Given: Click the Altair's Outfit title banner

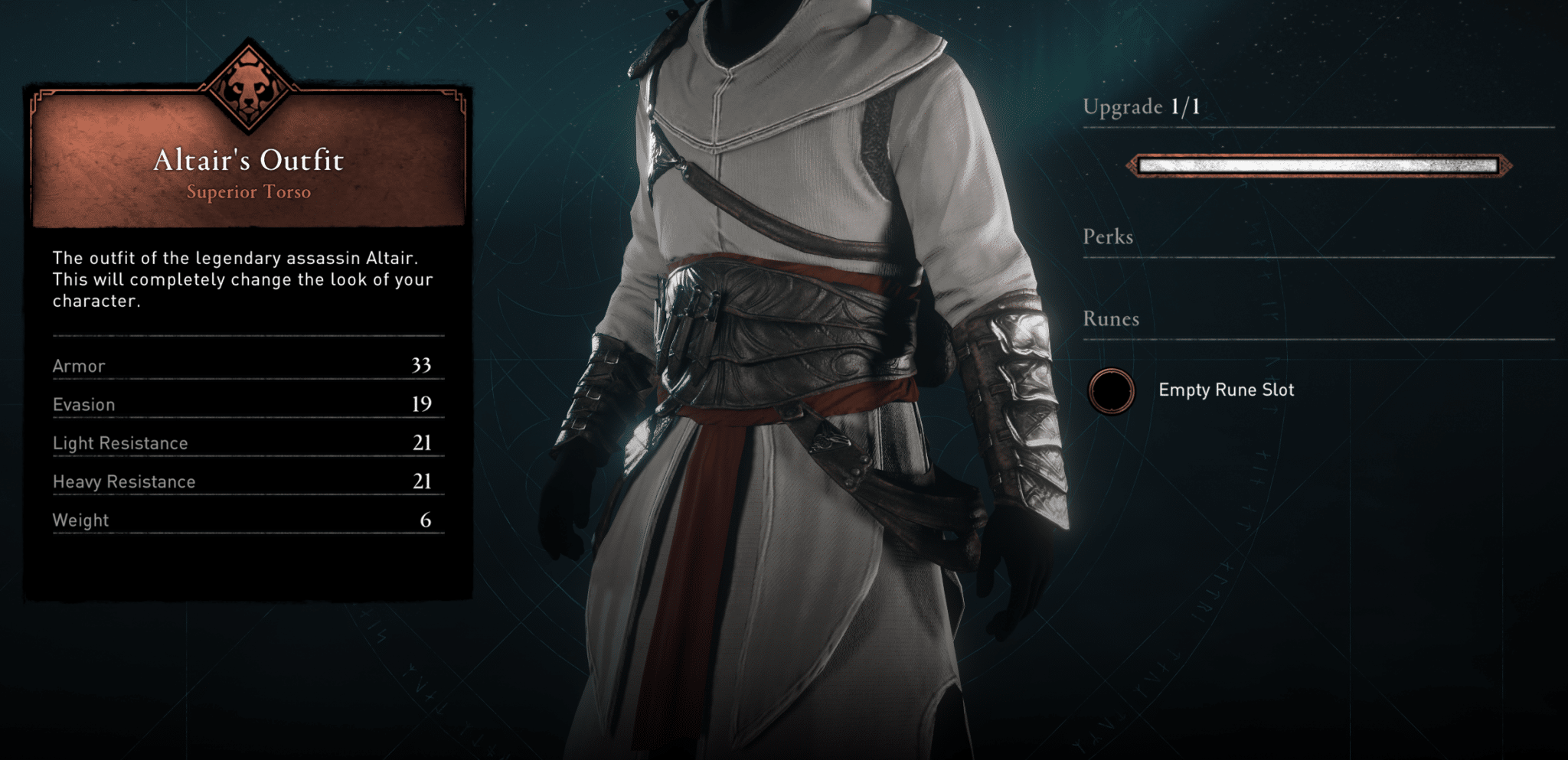Looking at the screenshot, I should pyautogui.click(x=249, y=161).
